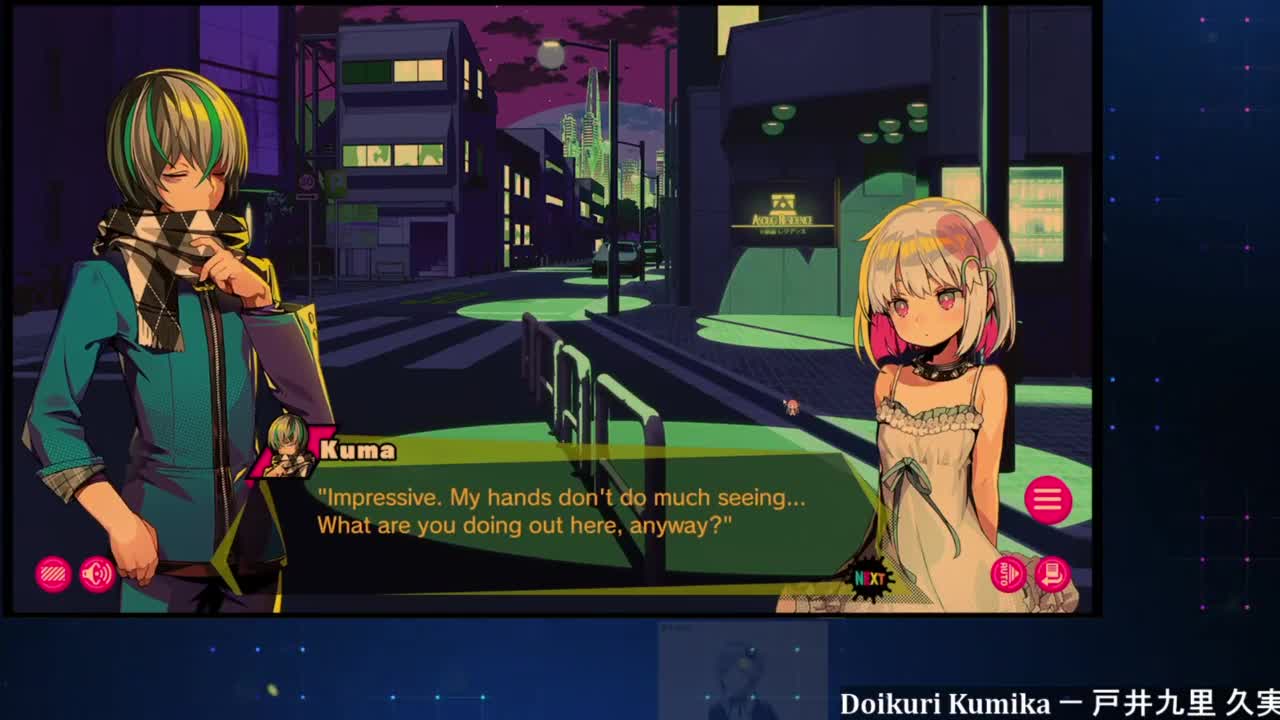Click the NEXT button to advance dialogue
This screenshot has width=1280, height=720.
868,579
